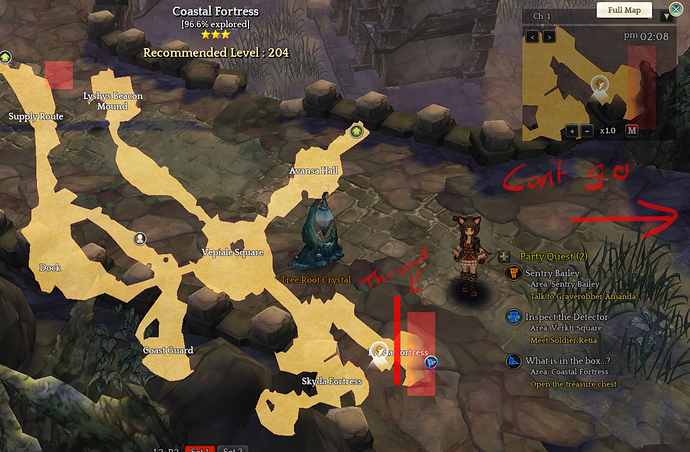Zoom in the minimap with plus button
The image size is (690, 452).
[x=571, y=131]
